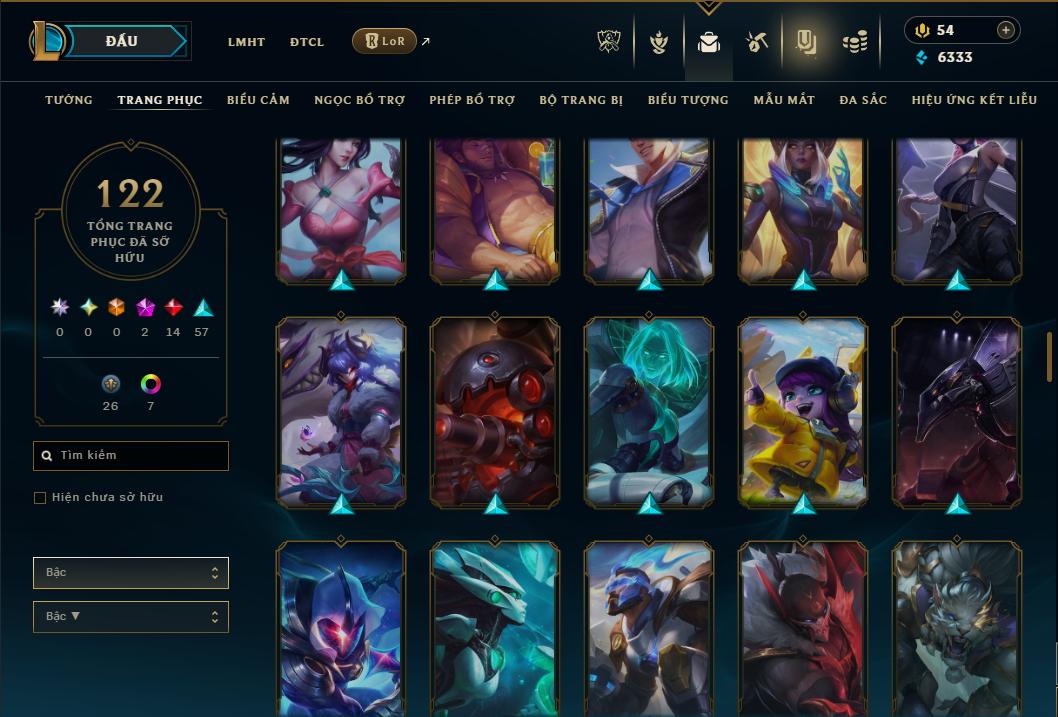The image size is (1058, 717).
Task: Click the ĐẤU play button
Action: point(122,41)
